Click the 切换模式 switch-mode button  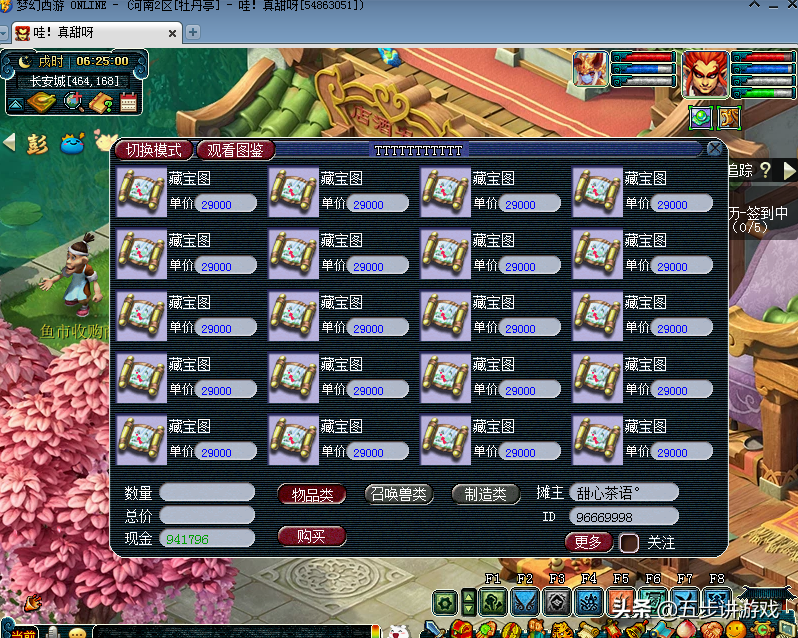(153, 150)
